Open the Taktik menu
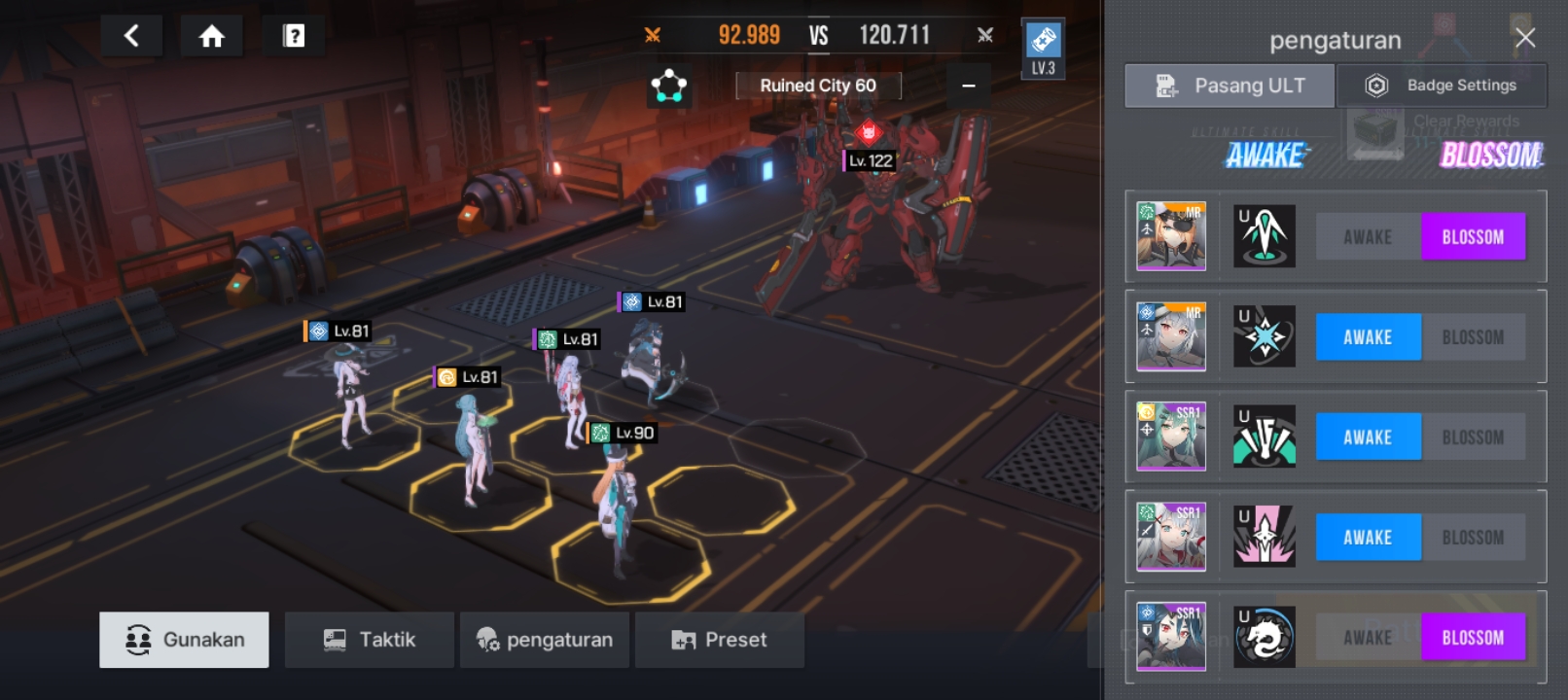Viewport: 1568px width, 700px height. (x=369, y=640)
